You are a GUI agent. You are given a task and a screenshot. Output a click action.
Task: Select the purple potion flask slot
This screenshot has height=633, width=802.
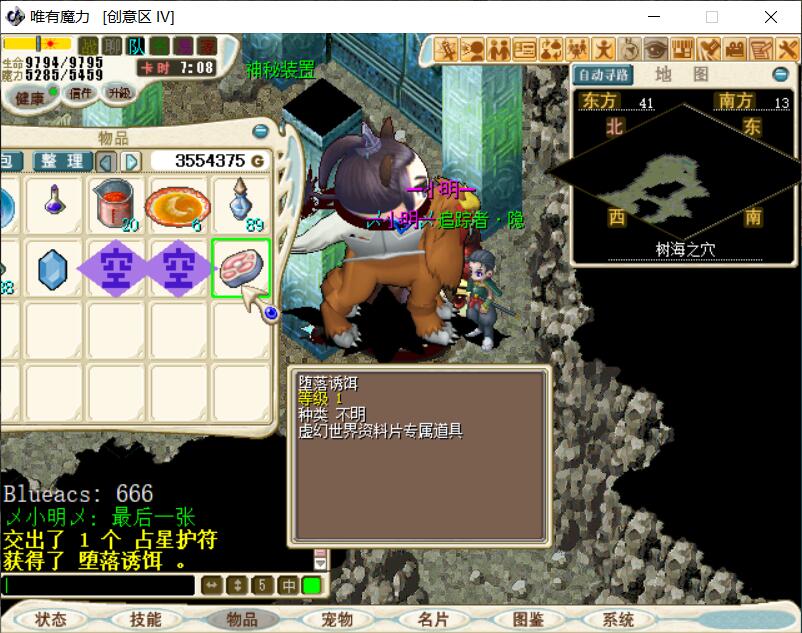click(54, 204)
